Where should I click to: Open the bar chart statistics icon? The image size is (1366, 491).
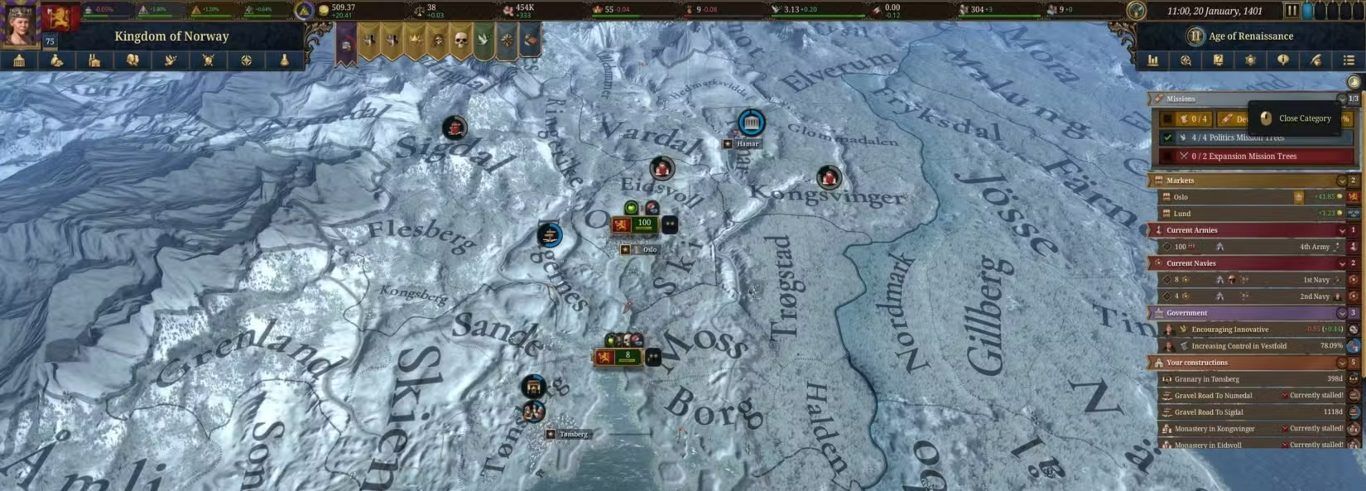click(x=1153, y=60)
